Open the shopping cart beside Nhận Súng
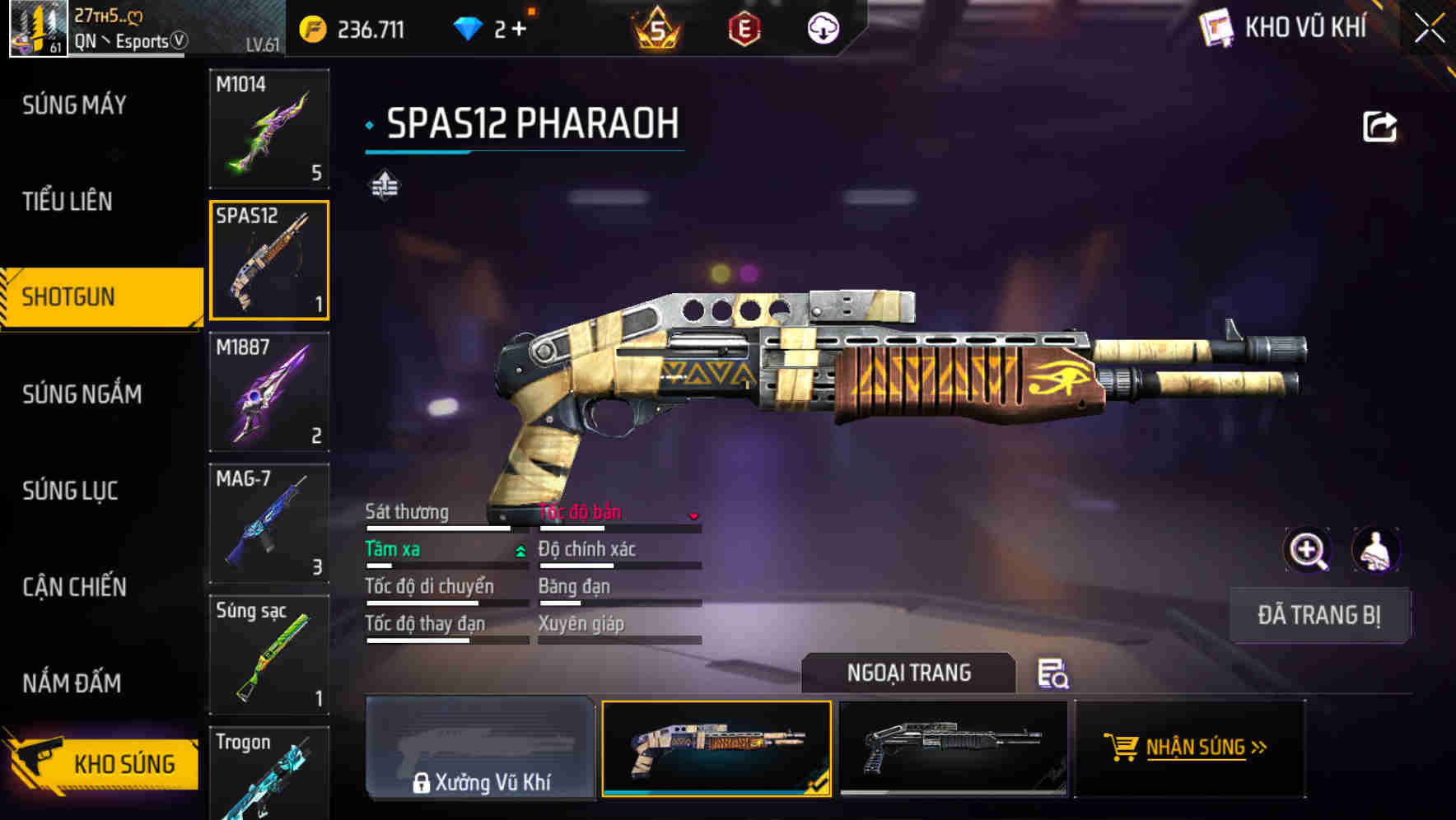The image size is (1456, 820). 1122,748
